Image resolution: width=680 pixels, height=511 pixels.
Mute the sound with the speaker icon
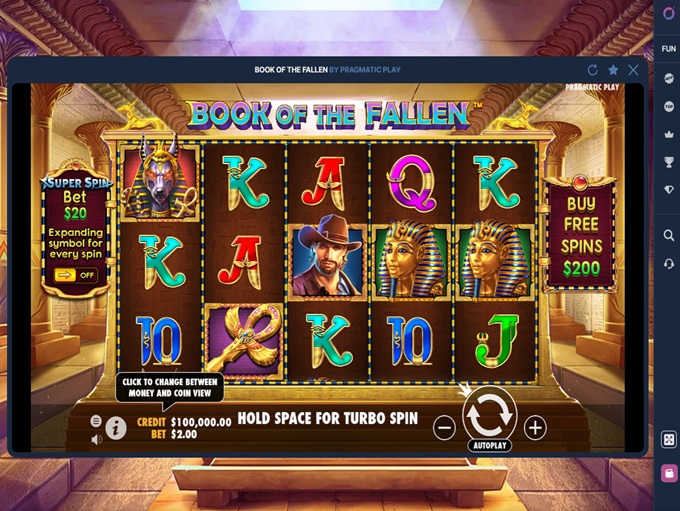[96, 438]
